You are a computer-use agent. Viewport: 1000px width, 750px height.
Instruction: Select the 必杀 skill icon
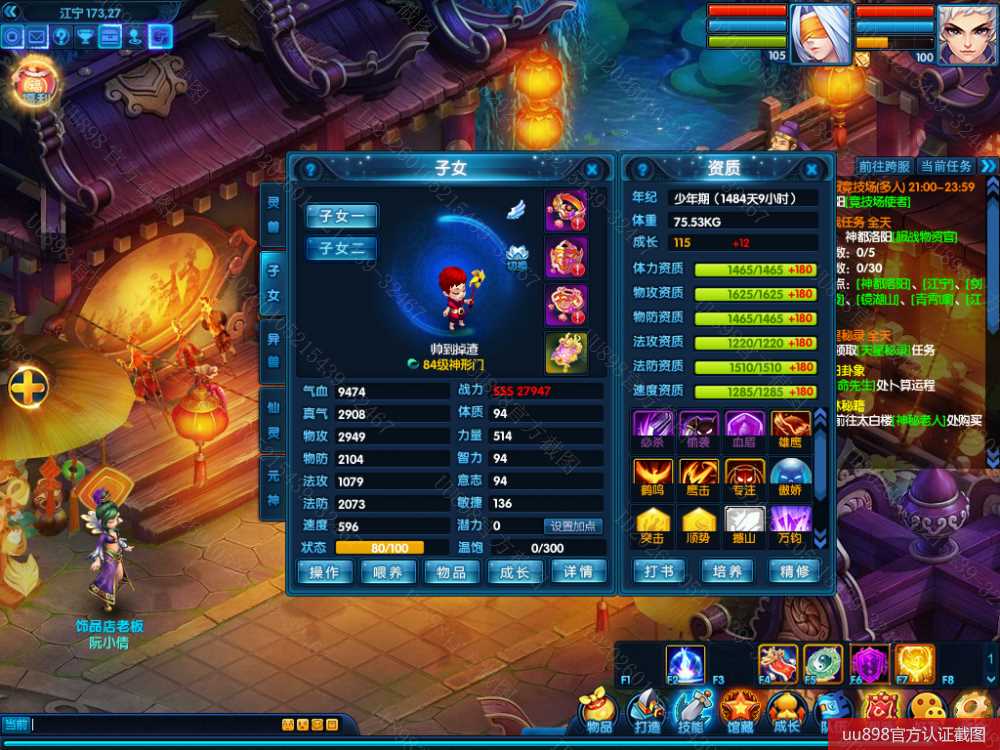(652, 426)
